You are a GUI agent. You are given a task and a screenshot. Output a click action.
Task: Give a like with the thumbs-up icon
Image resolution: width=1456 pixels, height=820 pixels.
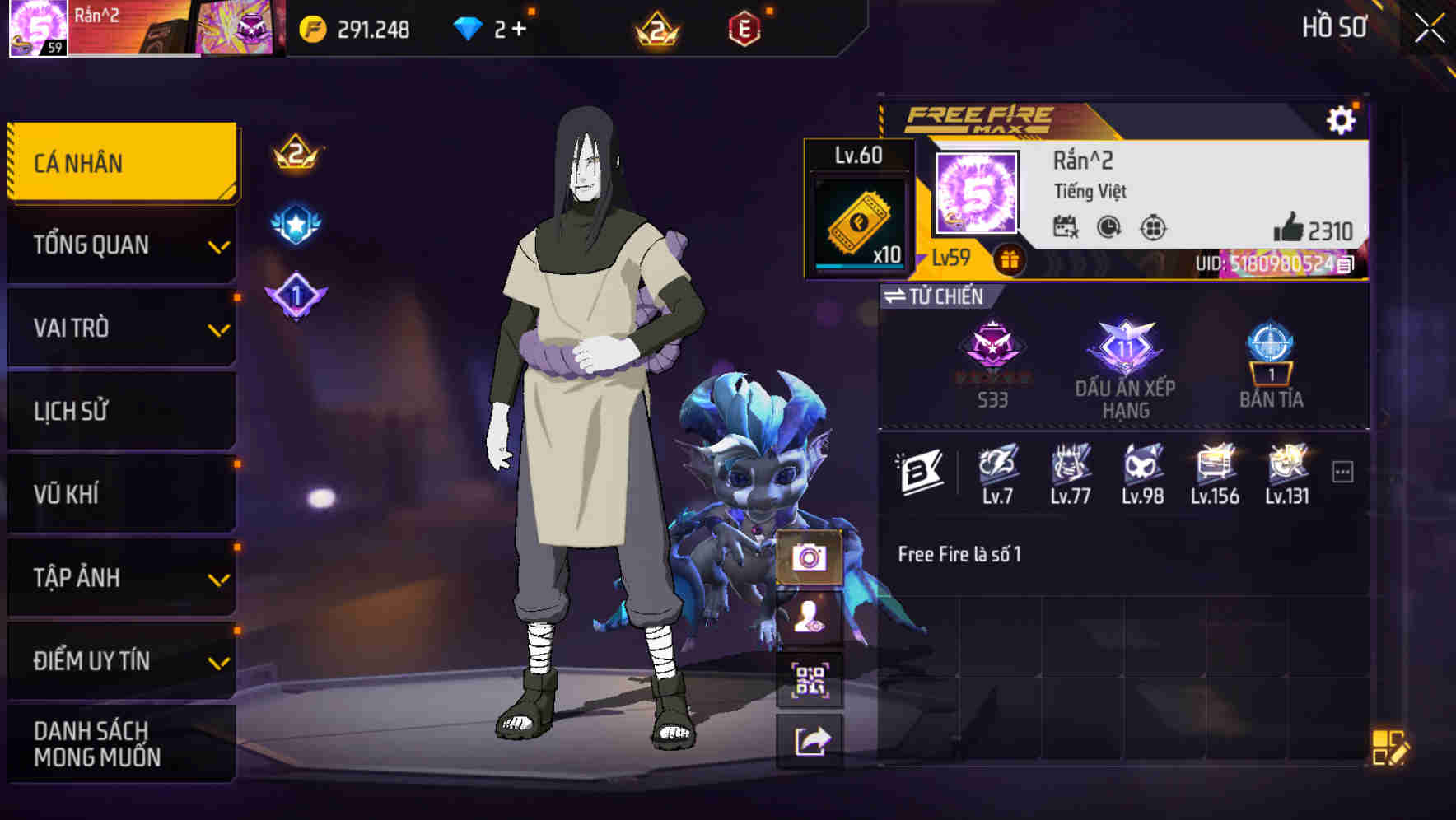1289,228
